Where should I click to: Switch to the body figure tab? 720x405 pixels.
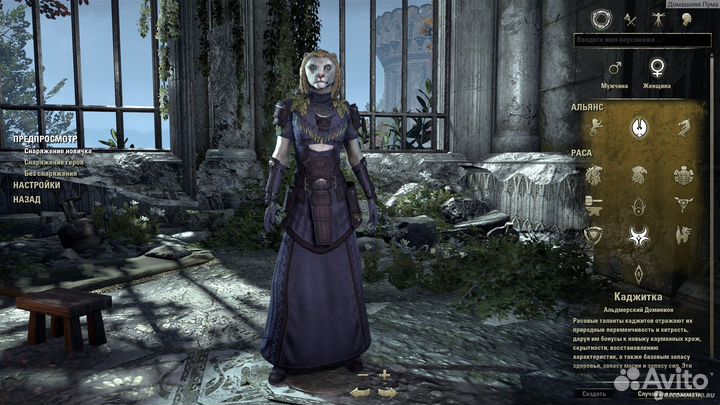point(658,18)
